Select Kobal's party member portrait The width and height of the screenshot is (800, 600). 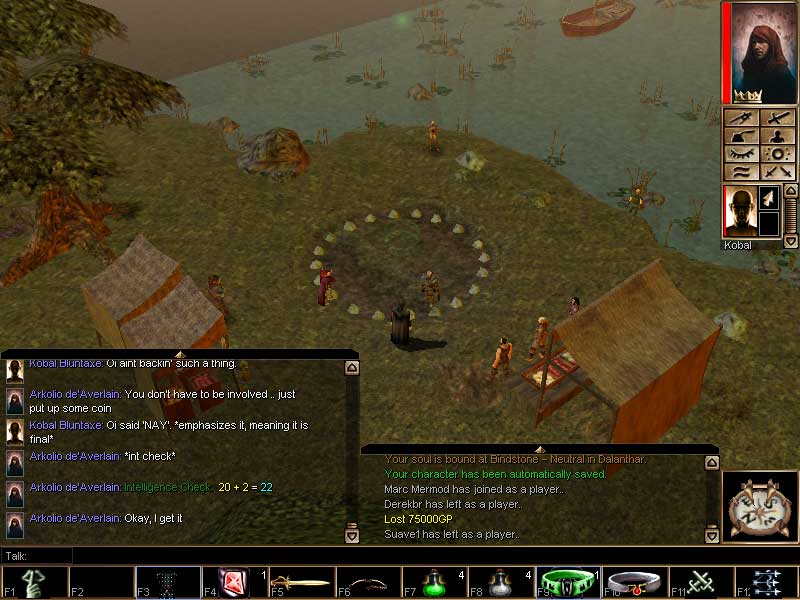740,212
